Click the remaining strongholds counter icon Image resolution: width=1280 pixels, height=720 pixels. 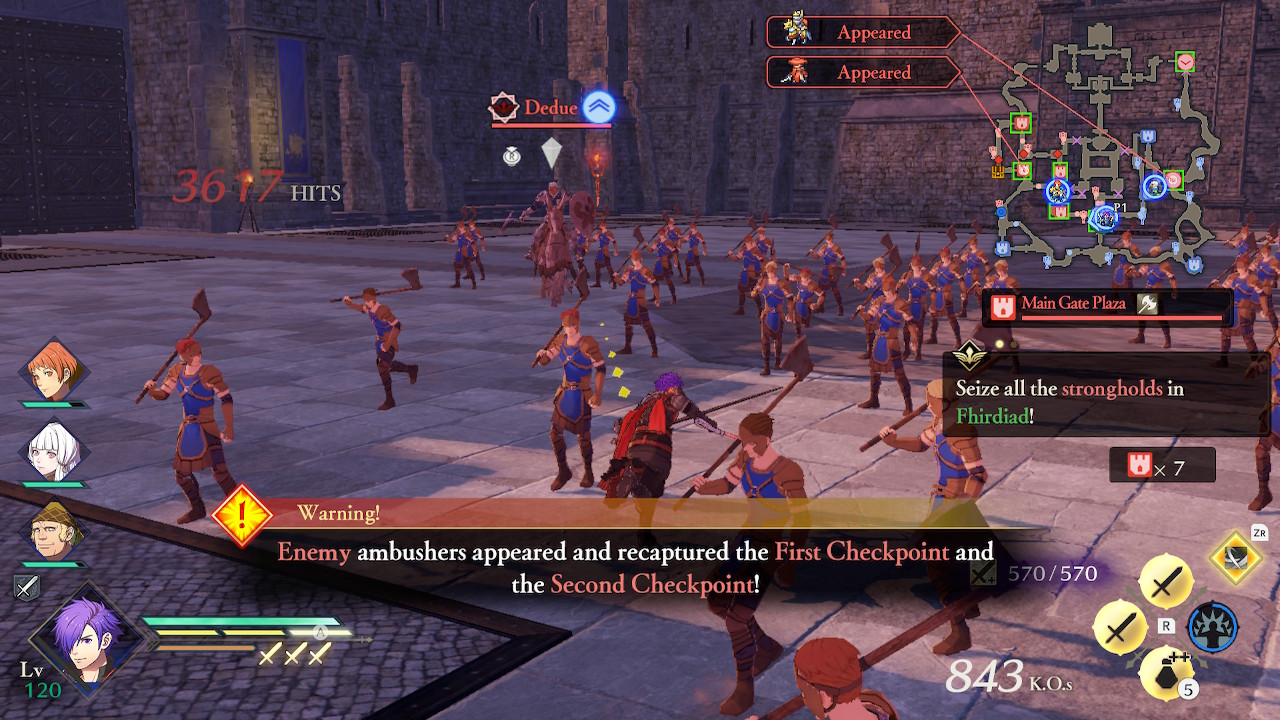coord(1140,466)
